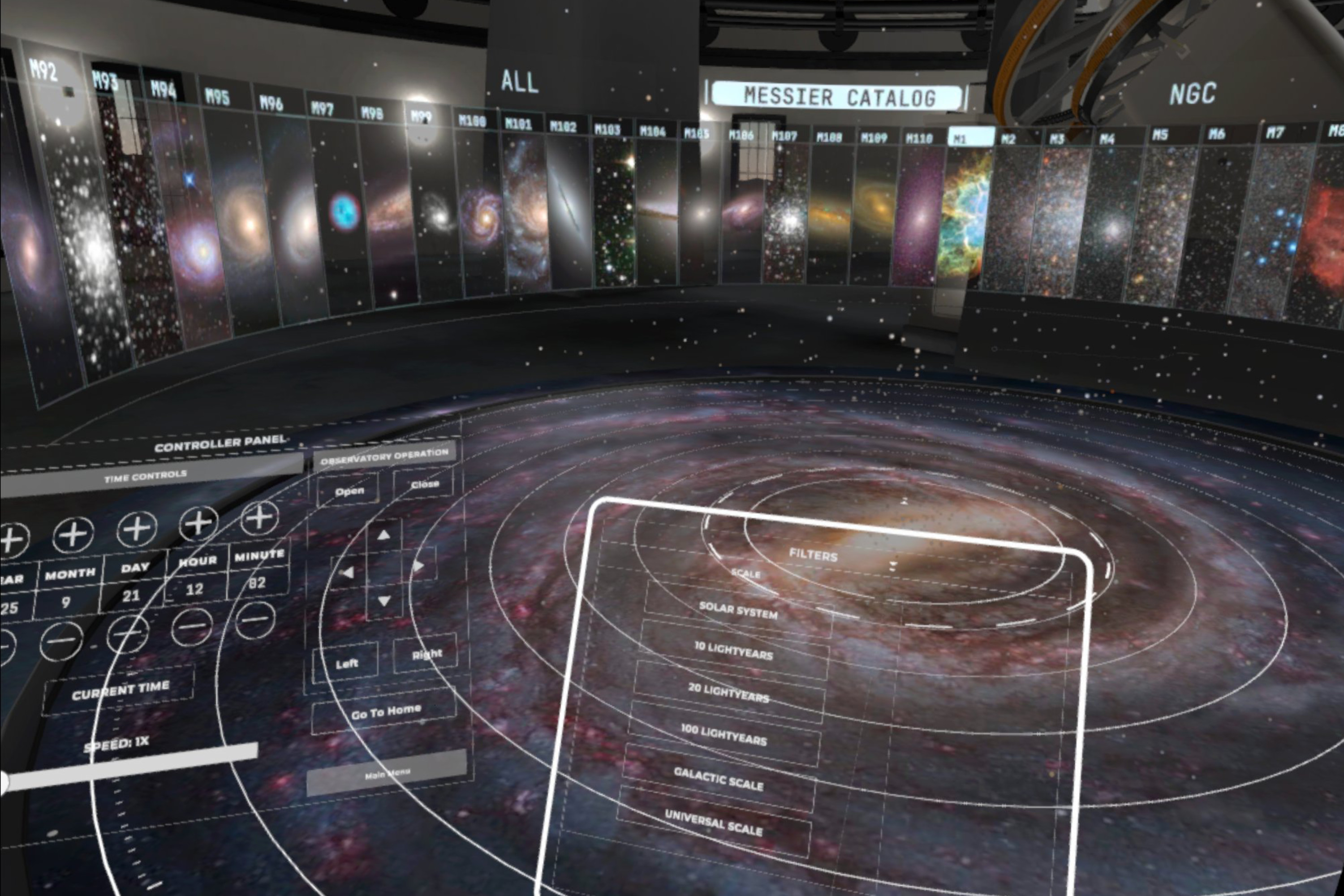Increase the Day value with plus

[x=137, y=529]
